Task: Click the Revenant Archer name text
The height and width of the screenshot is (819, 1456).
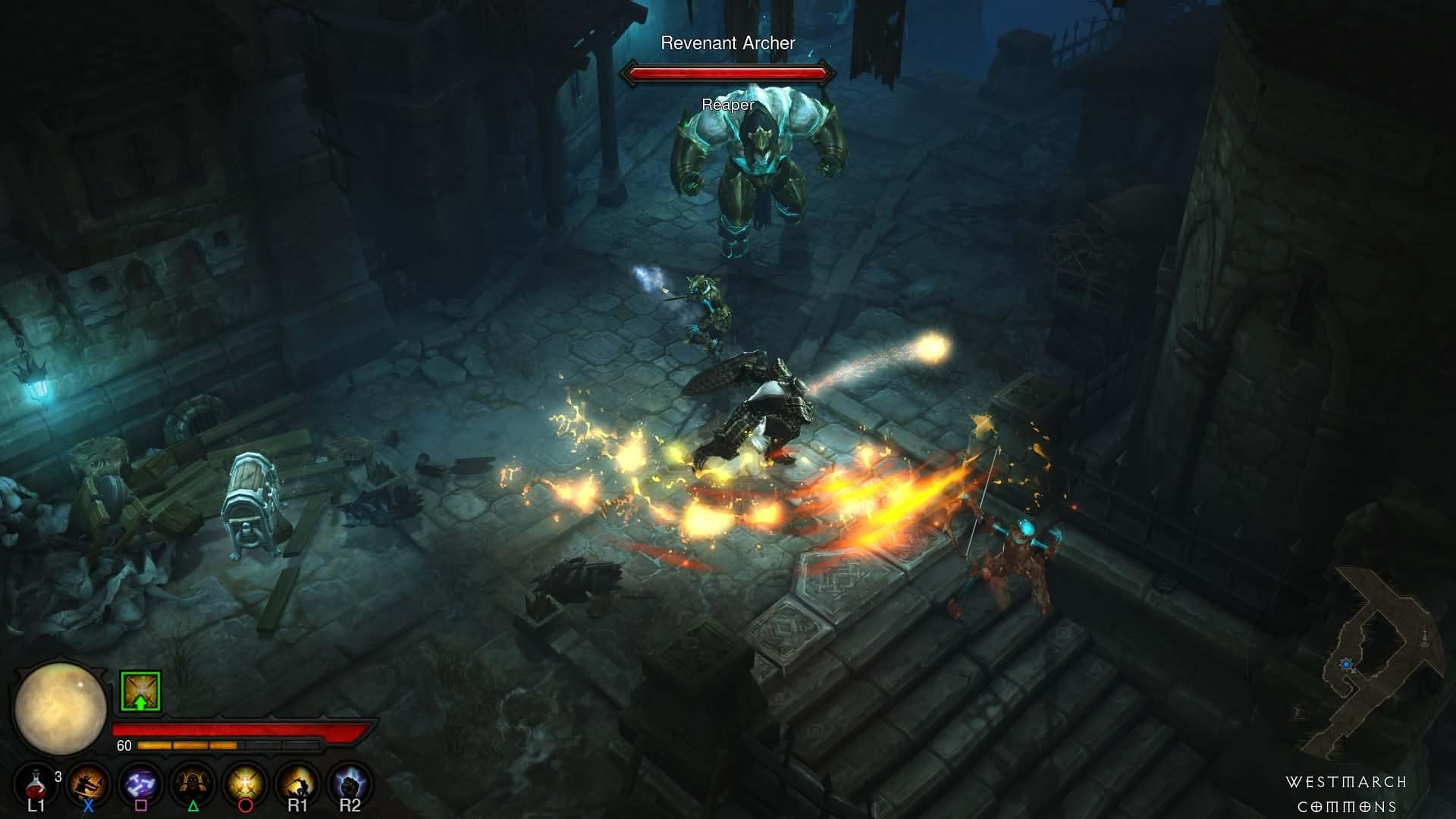Action: point(728,43)
